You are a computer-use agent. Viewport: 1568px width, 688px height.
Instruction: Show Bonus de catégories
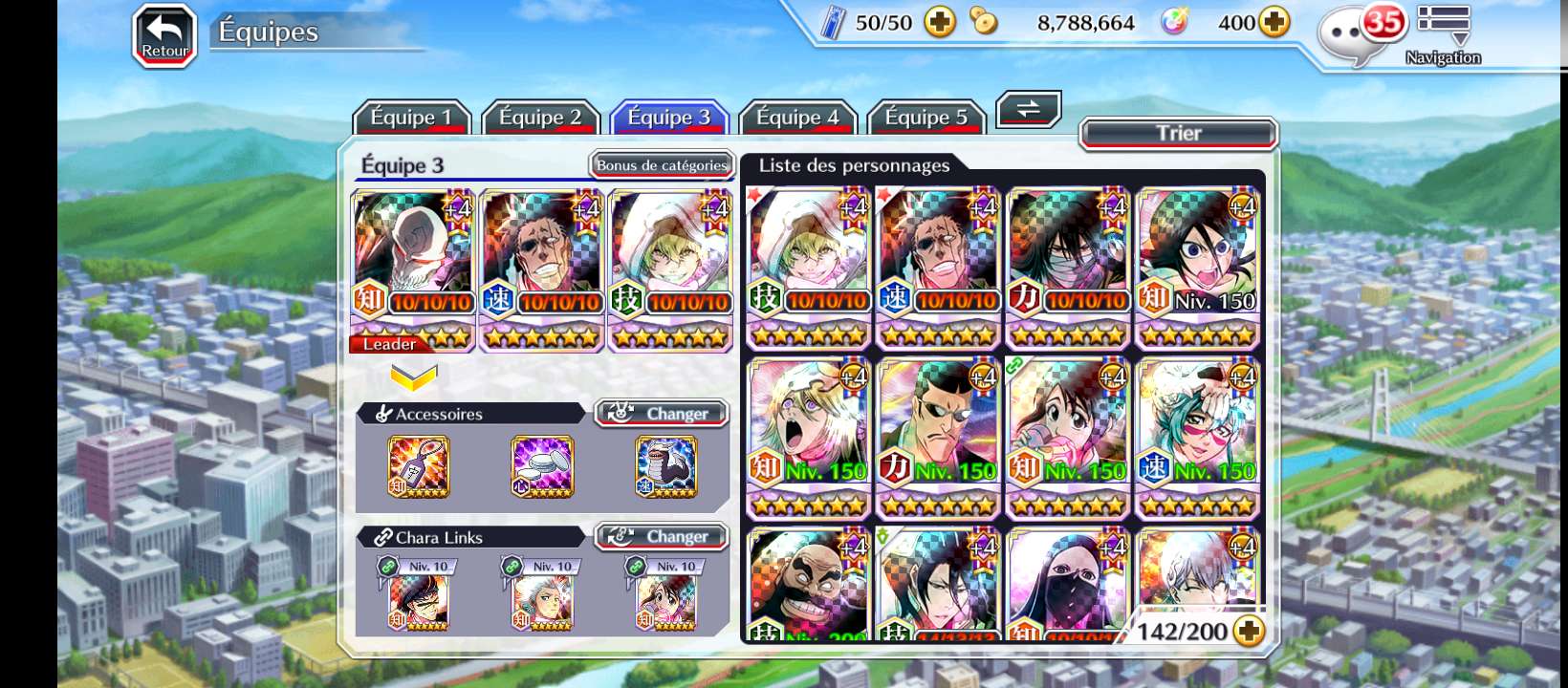pyautogui.click(x=662, y=165)
